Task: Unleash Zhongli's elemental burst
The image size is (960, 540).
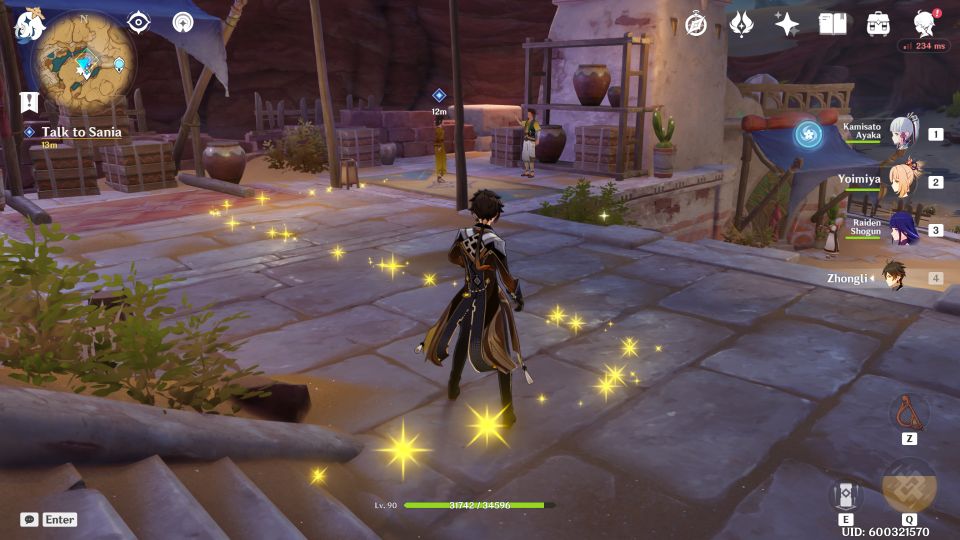Action: 909,487
